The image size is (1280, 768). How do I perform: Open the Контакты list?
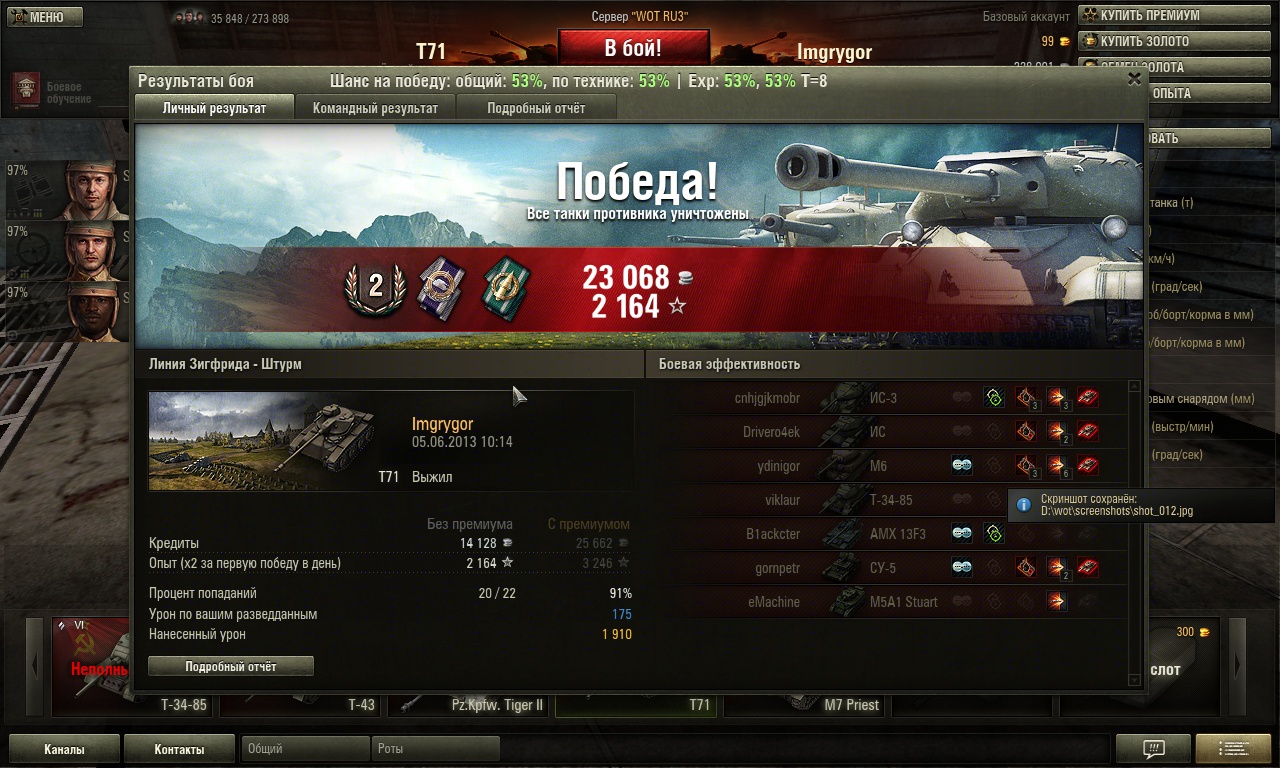point(179,749)
